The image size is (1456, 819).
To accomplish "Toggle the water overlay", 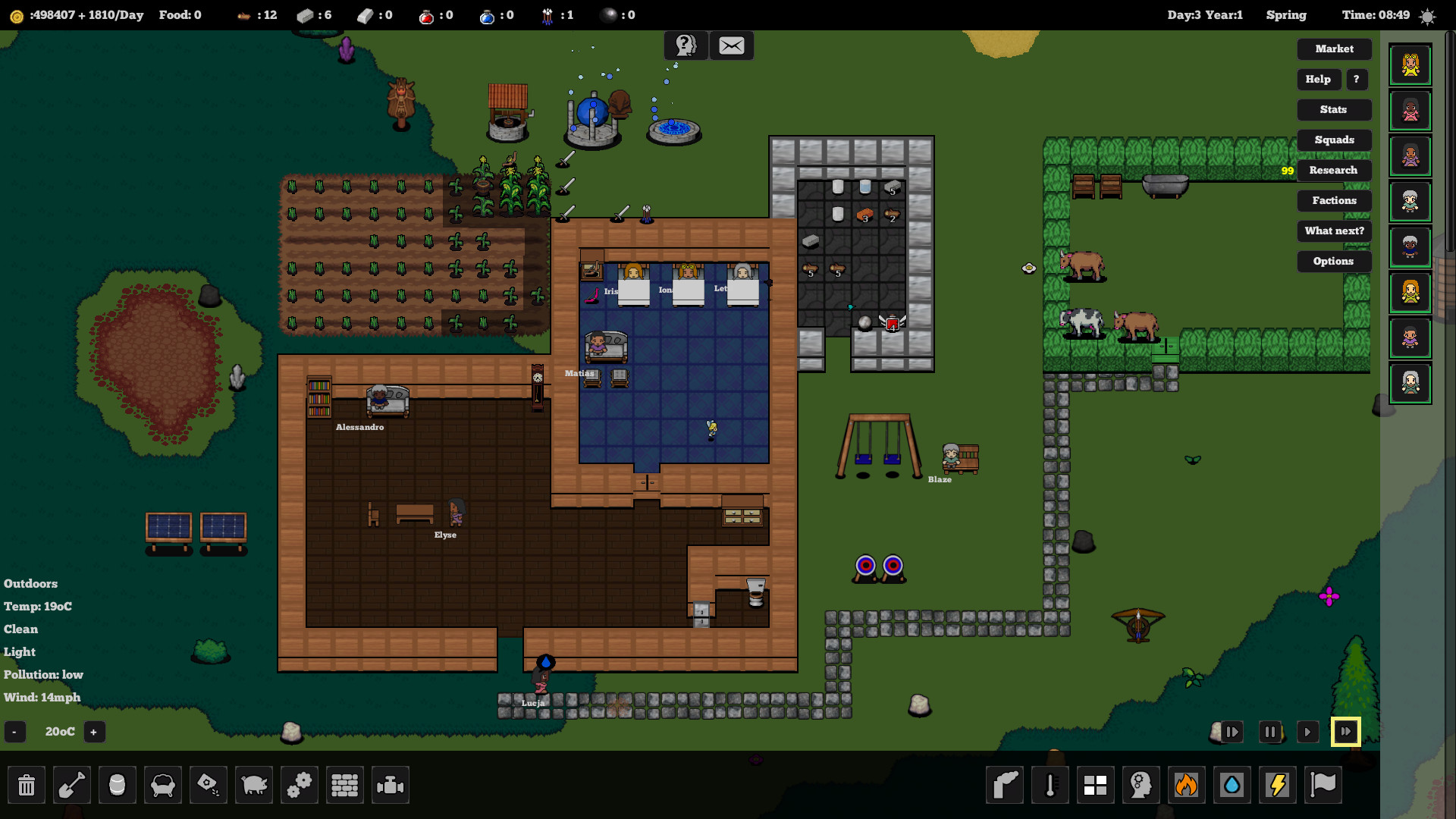I will pos(1232,785).
